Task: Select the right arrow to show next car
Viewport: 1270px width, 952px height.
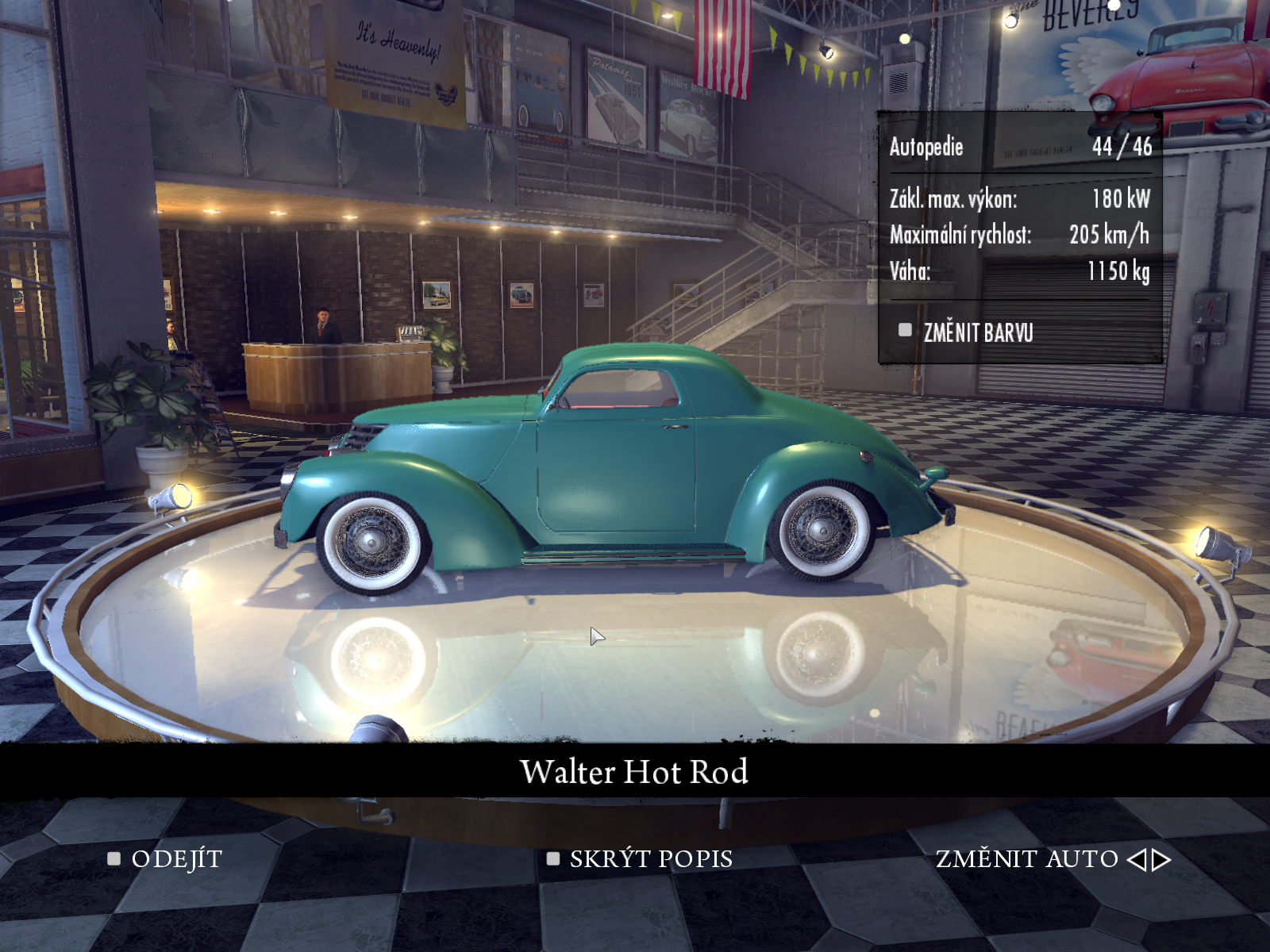Action: (x=1162, y=859)
